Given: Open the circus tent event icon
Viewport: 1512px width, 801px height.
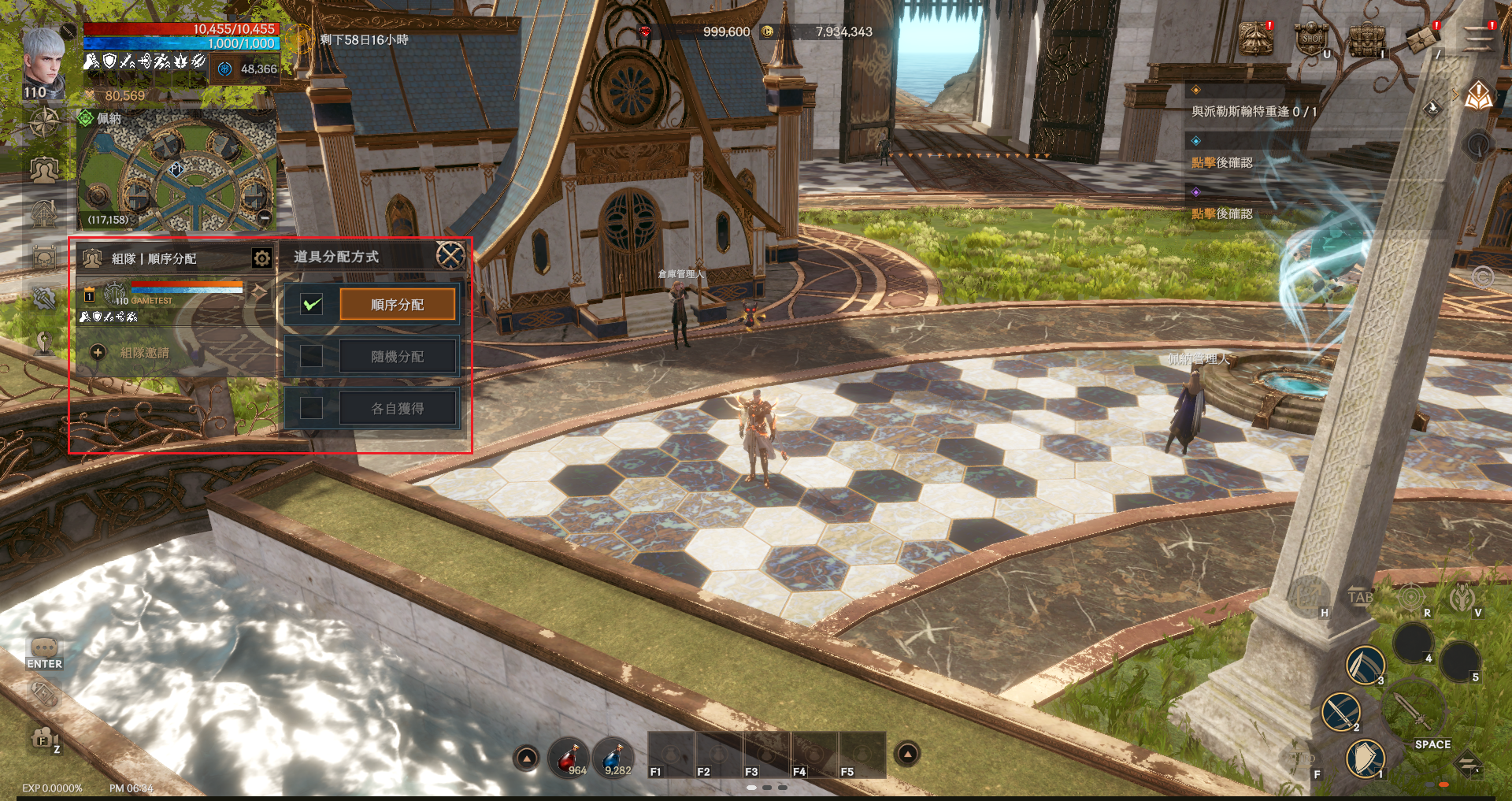Looking at the screenshot, I should pyautogui.click(x=1255, y=39).
